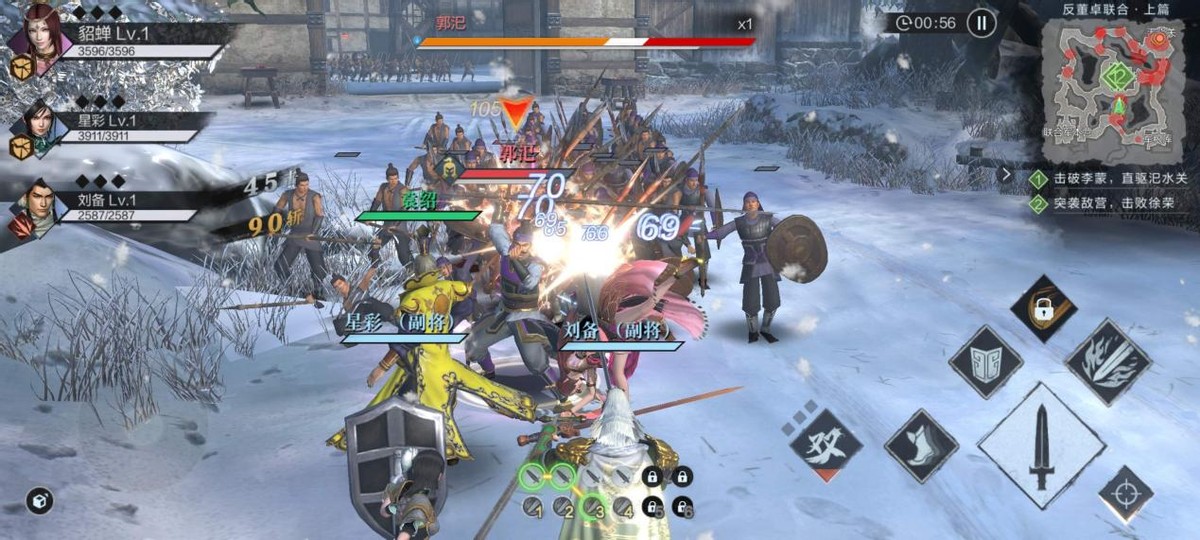Collapse the mission objectives arrow
Viewport: 1200px width, 540px height.
click(1007, 174)
